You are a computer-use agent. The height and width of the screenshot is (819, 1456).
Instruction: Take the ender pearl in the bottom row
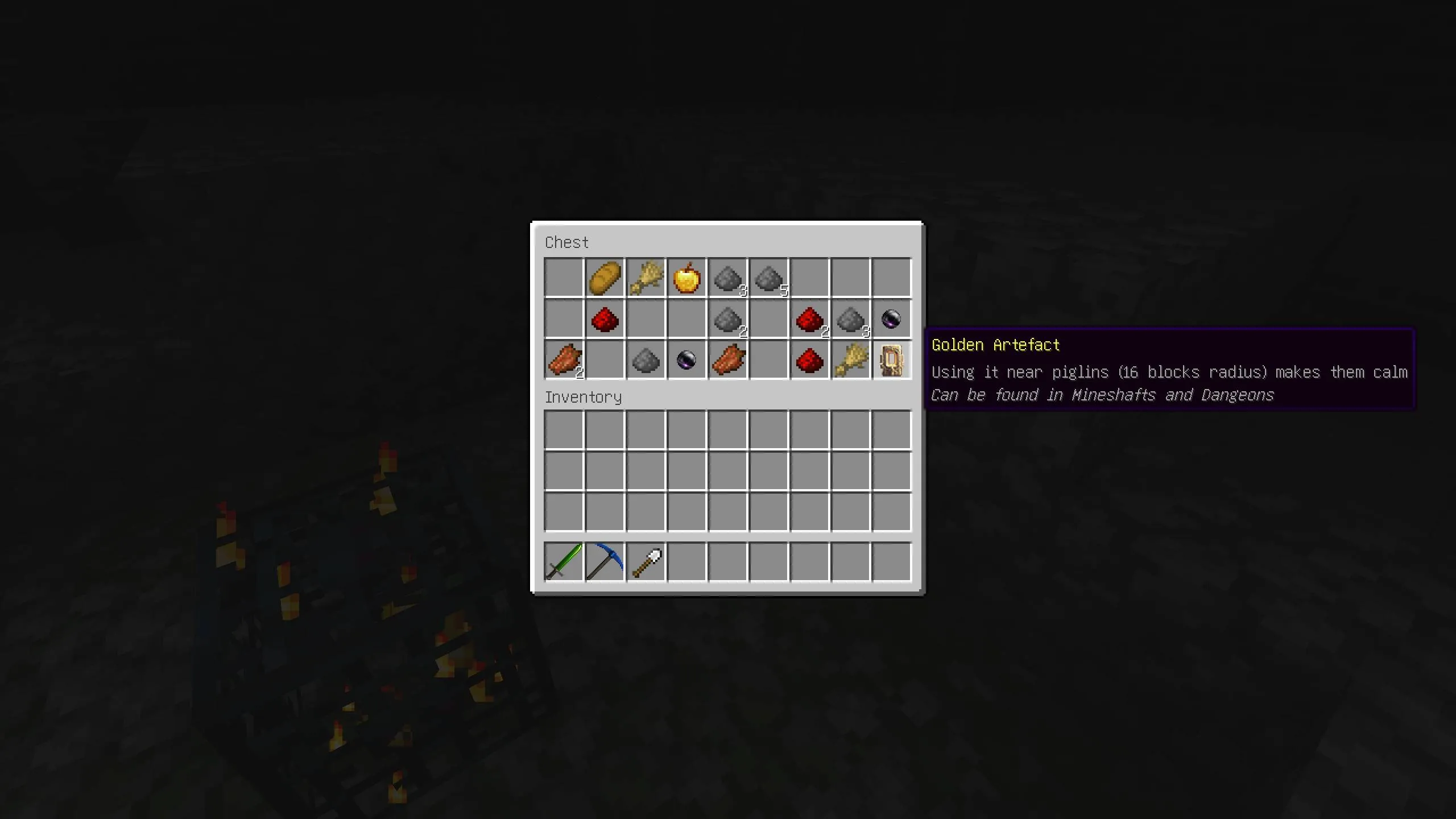(686, 360)
